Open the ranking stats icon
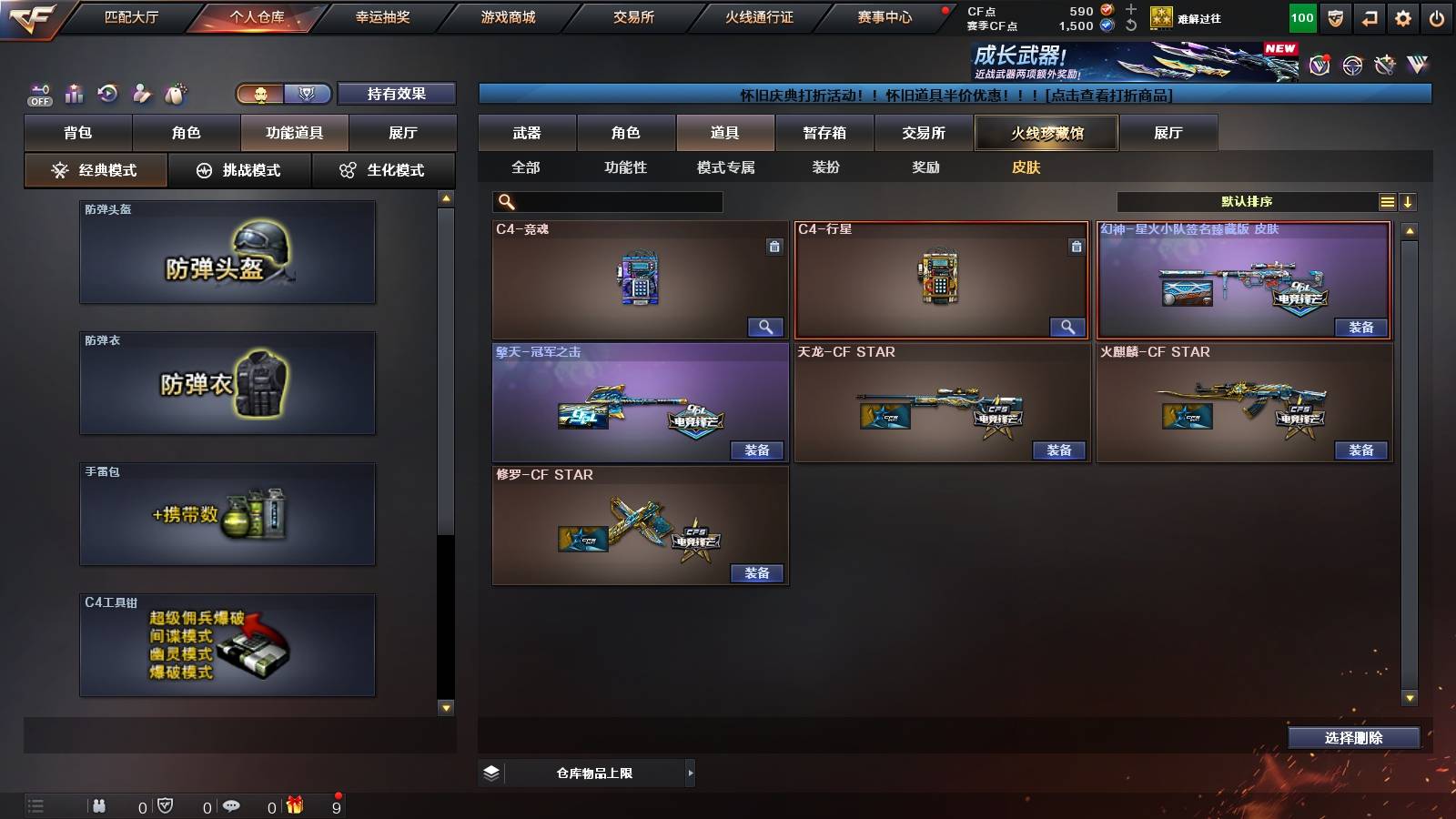 point(75,93)
